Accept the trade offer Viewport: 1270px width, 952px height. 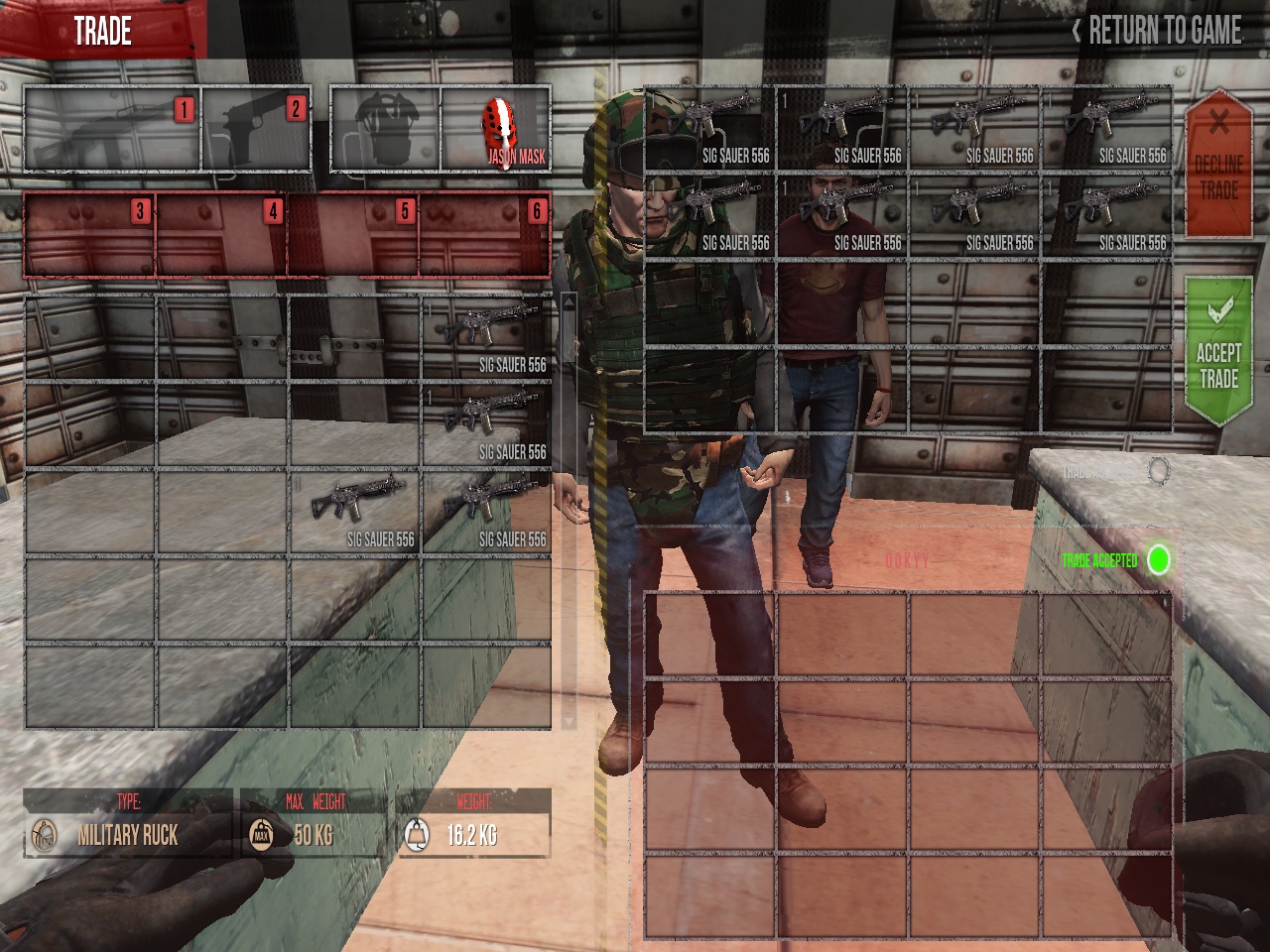coord(1218,352)
